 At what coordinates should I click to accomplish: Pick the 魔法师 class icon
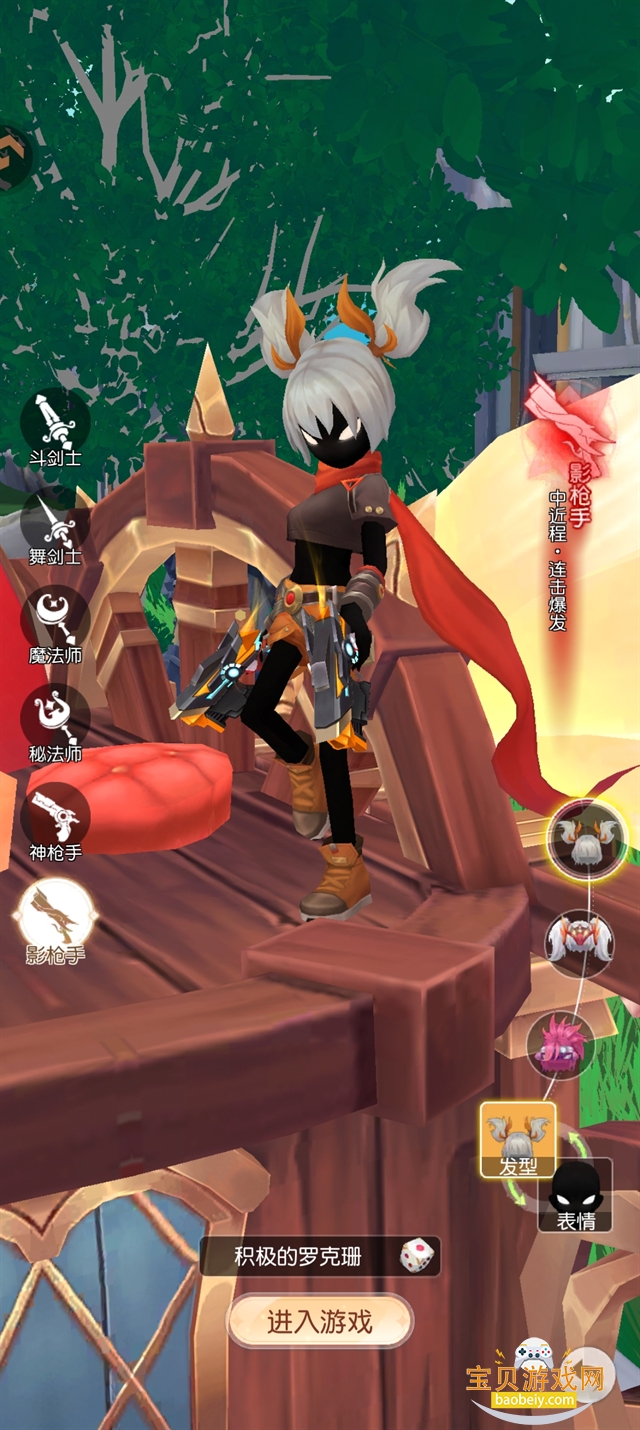tap(55, 618)
